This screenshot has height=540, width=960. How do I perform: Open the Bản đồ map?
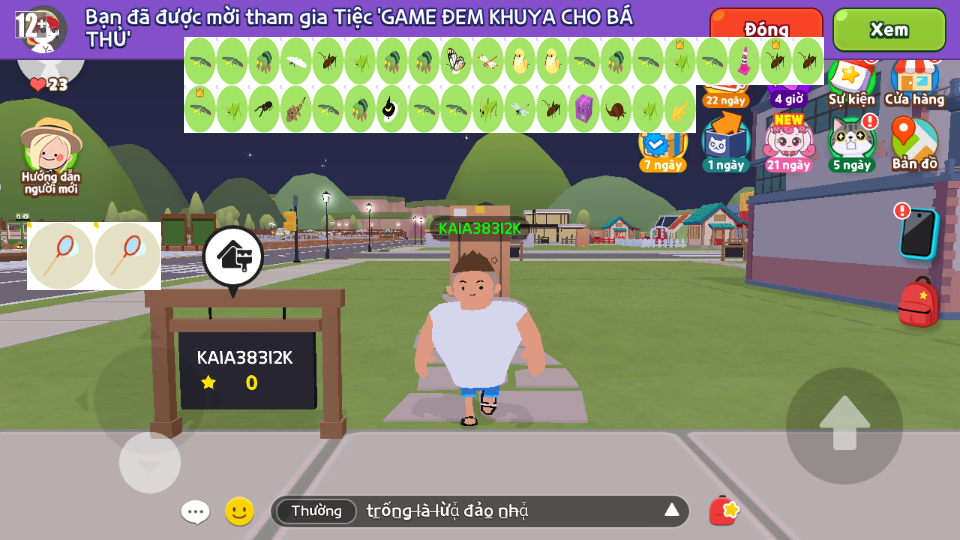point(914,143)
